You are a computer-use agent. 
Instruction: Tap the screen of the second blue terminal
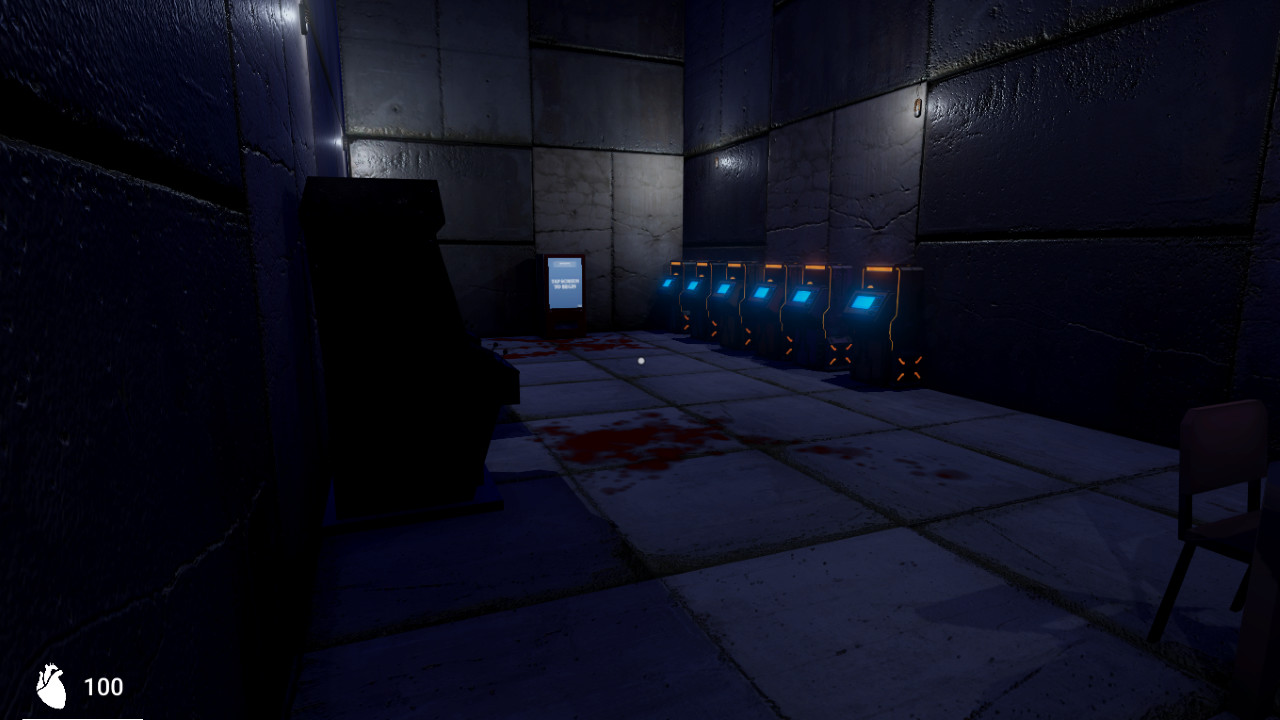point(693,286)
